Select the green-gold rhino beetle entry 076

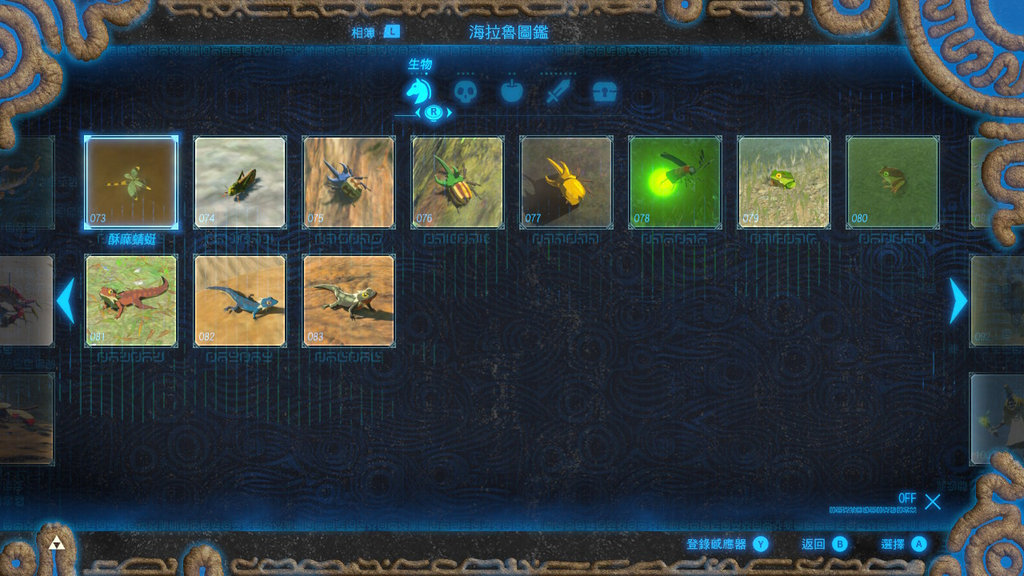[x=457, y=182]
